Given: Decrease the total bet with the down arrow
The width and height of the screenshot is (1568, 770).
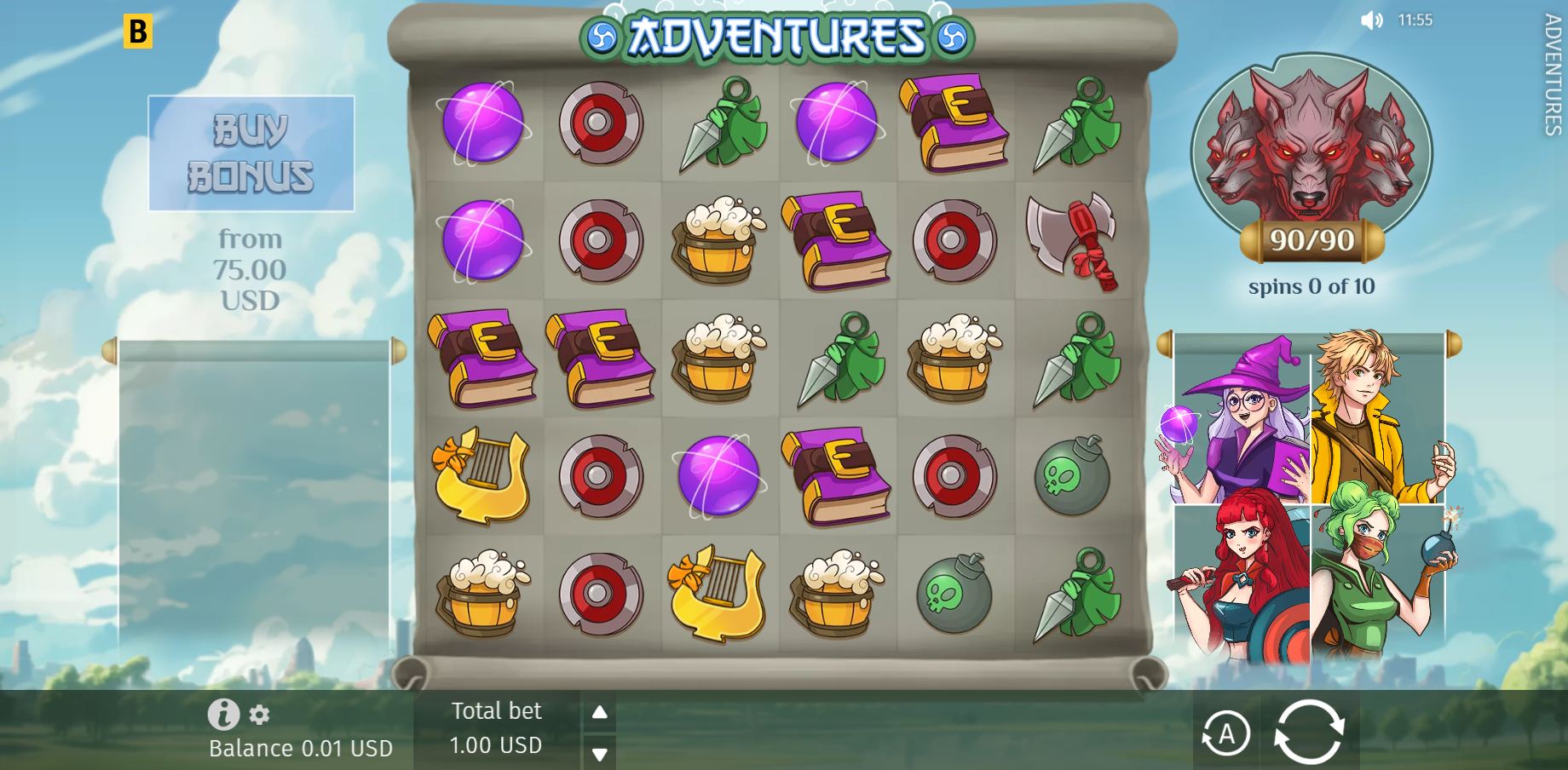Looking at the screenshot, I should (602, 752).
